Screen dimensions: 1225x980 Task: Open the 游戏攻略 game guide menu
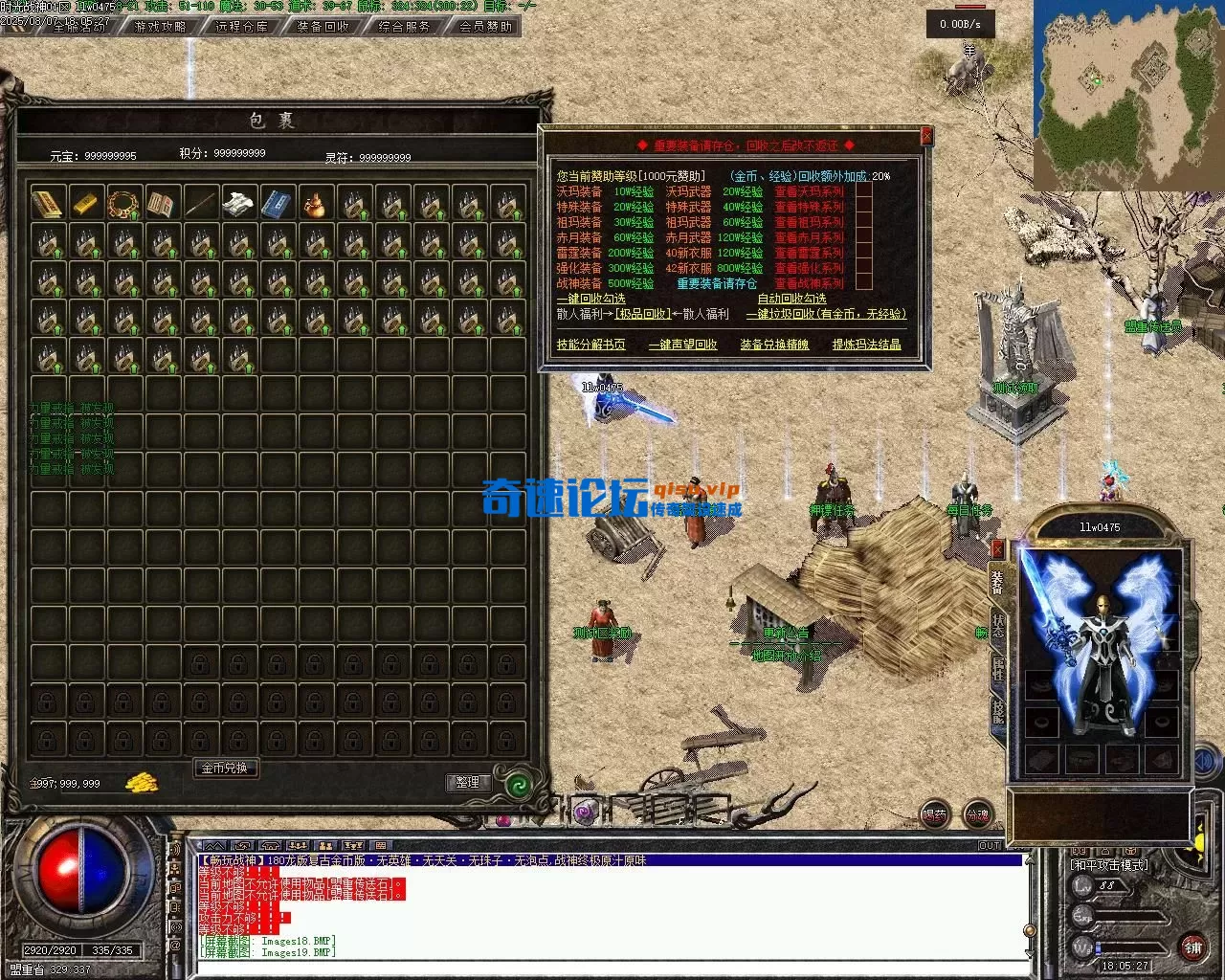[161, 27]
